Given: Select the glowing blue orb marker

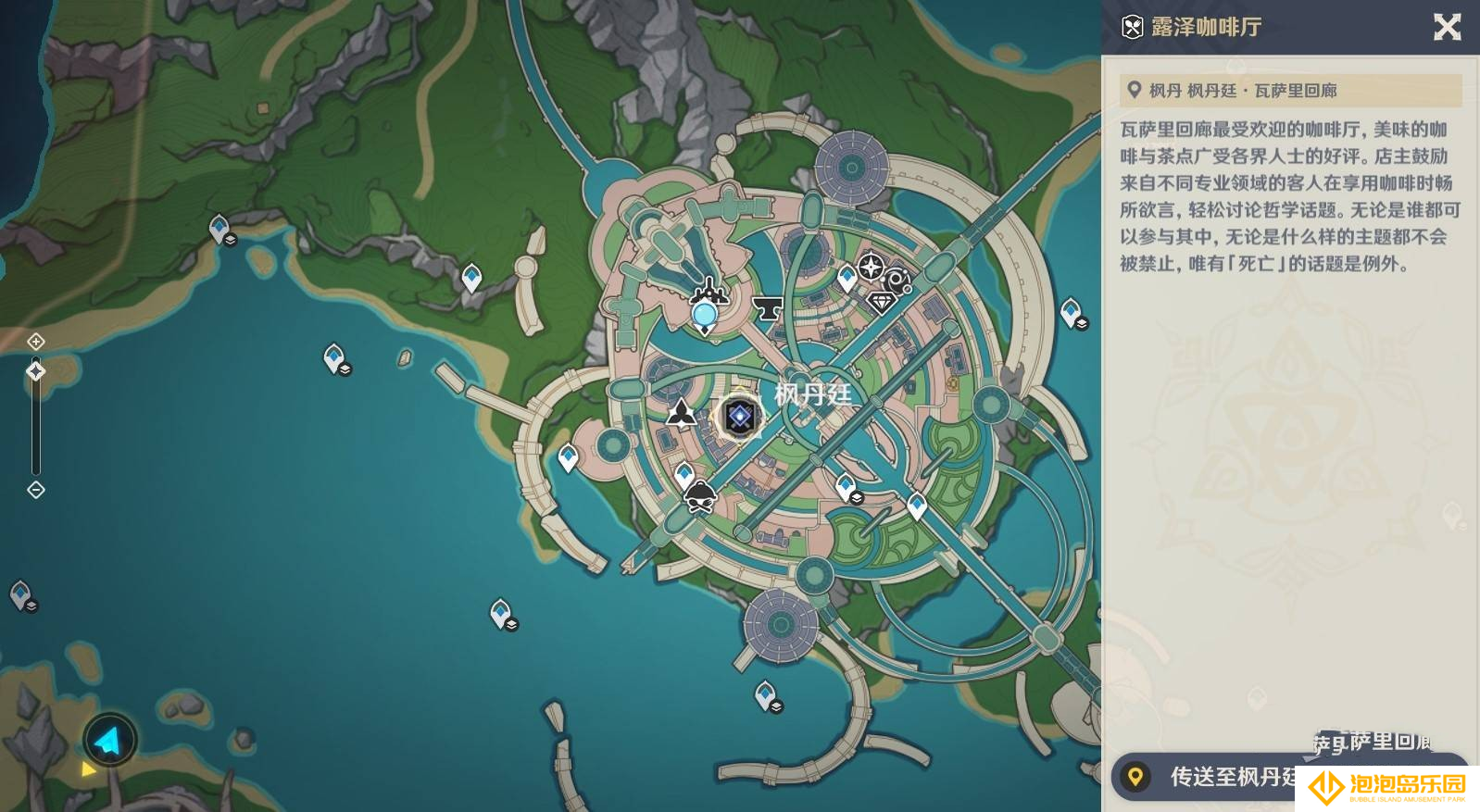Looking at the screenshot, I should 705,316.
